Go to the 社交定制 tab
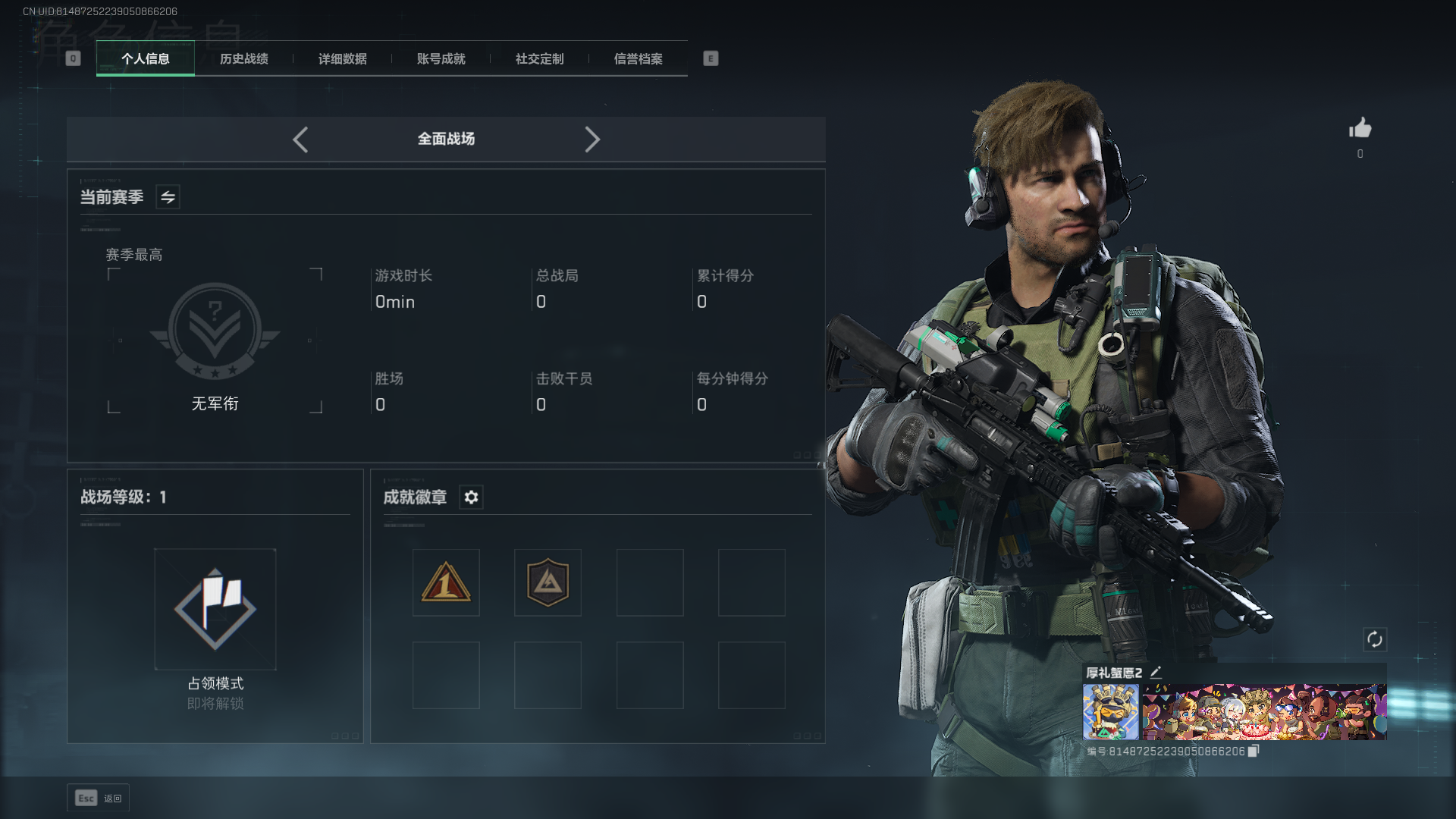 click(x=540, y=59)
